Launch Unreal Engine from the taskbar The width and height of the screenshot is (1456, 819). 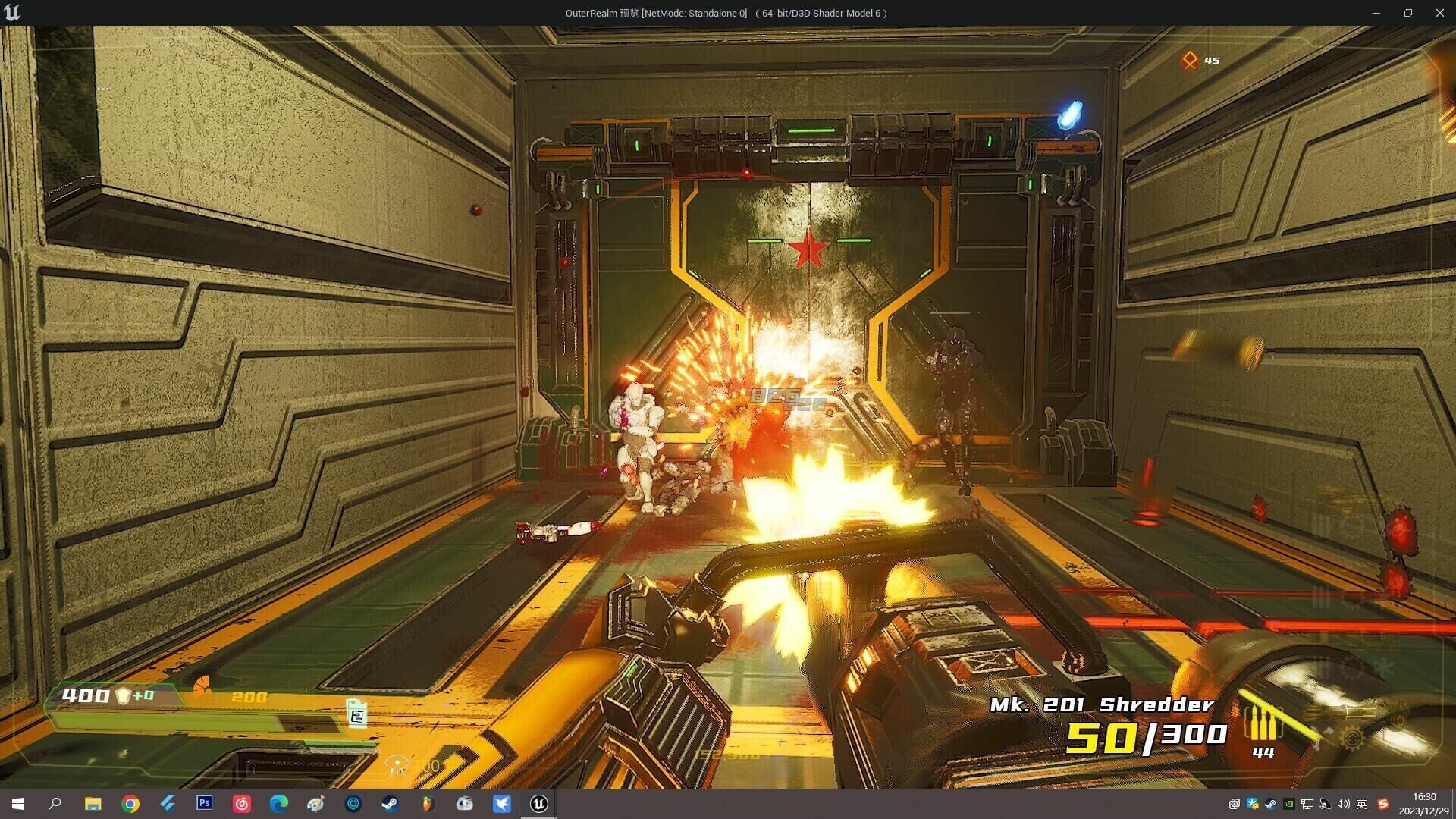(x=538, y=804)
